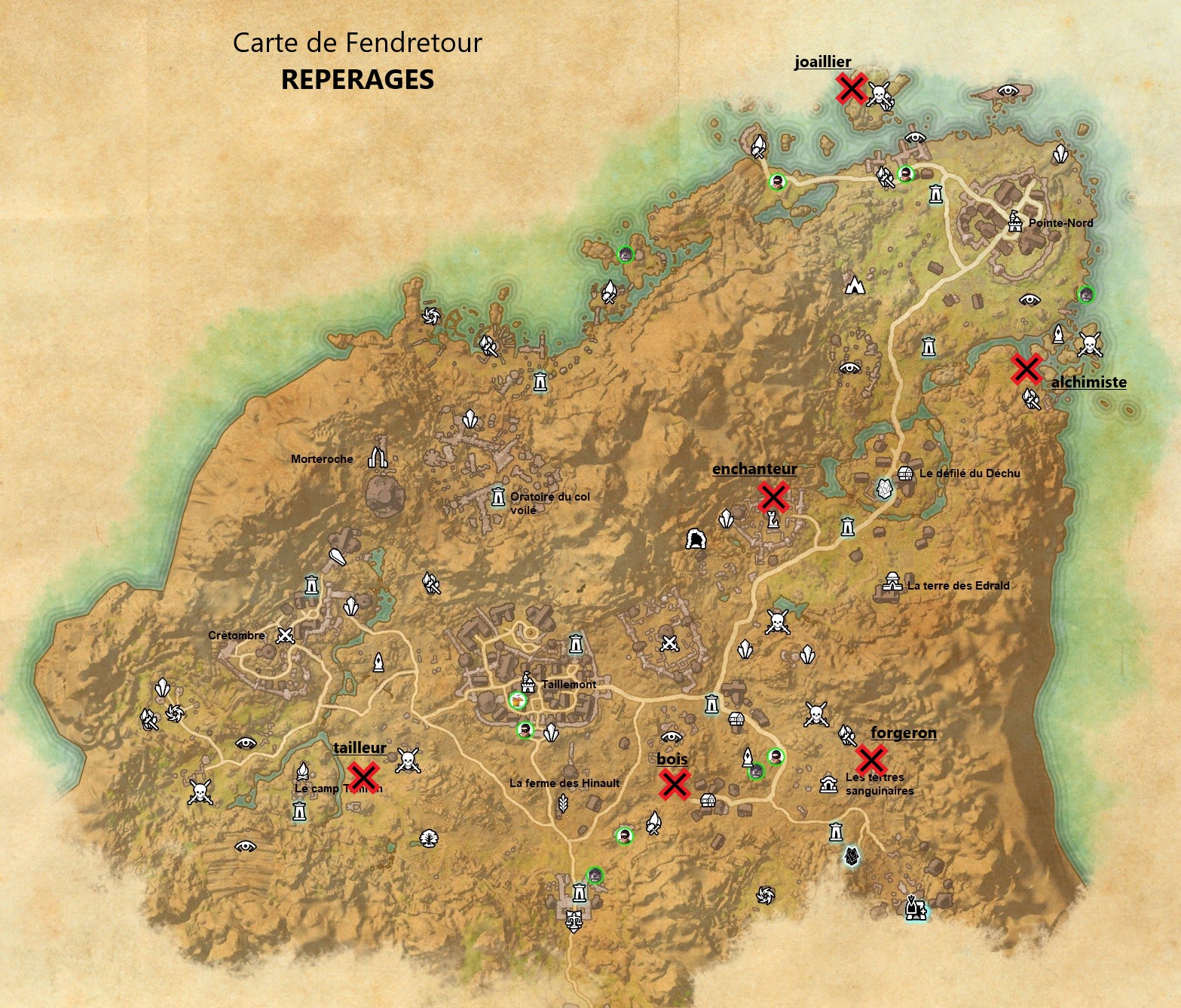The width and height of the screenshot is (1181, 1008).
Task: Click the Crêtombre crossed-swords icon
Action: pos(285,636)
